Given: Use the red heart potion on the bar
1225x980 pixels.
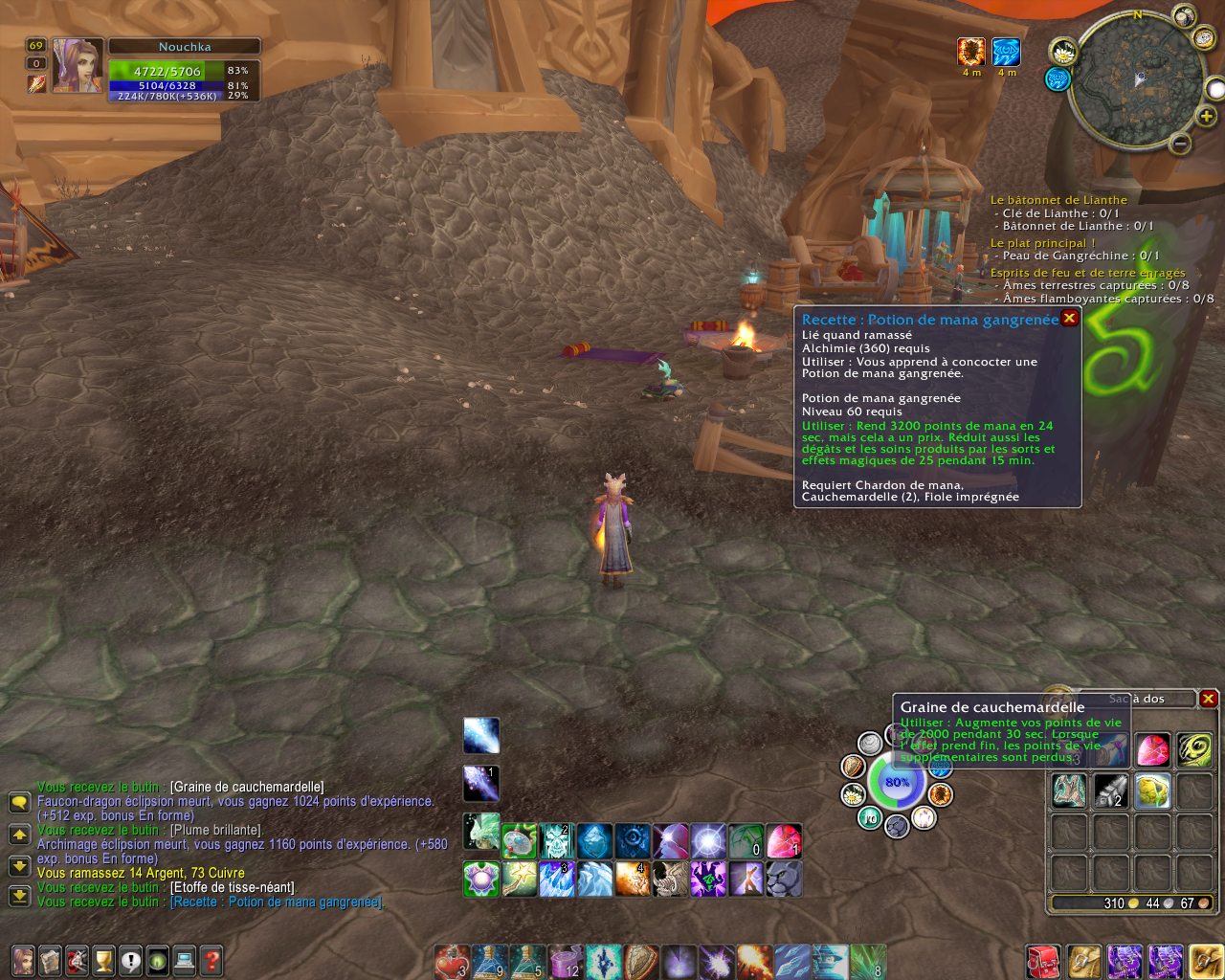Looking at the screenshot, I should pos(451,961).
